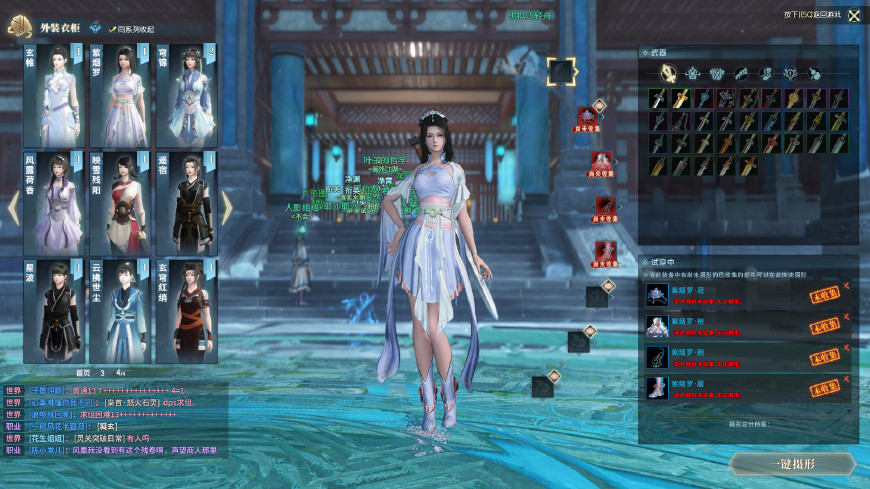This screenshot has width=870, height=489.
Task: Pick the 穹锦 outfit thumbnail
Action: 185,94
